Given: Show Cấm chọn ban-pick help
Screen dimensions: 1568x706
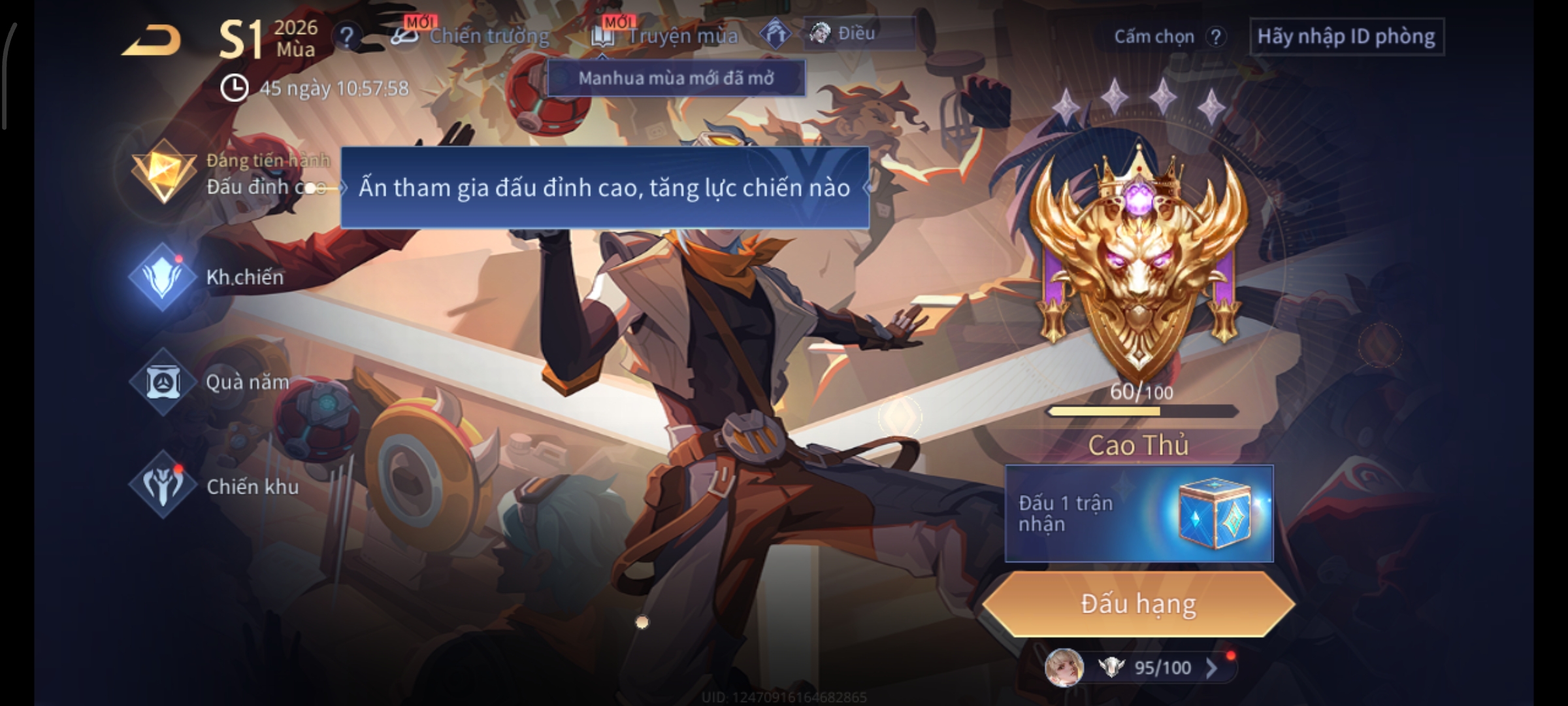Looking at the screenshot, I should (x=1215, y=37).
